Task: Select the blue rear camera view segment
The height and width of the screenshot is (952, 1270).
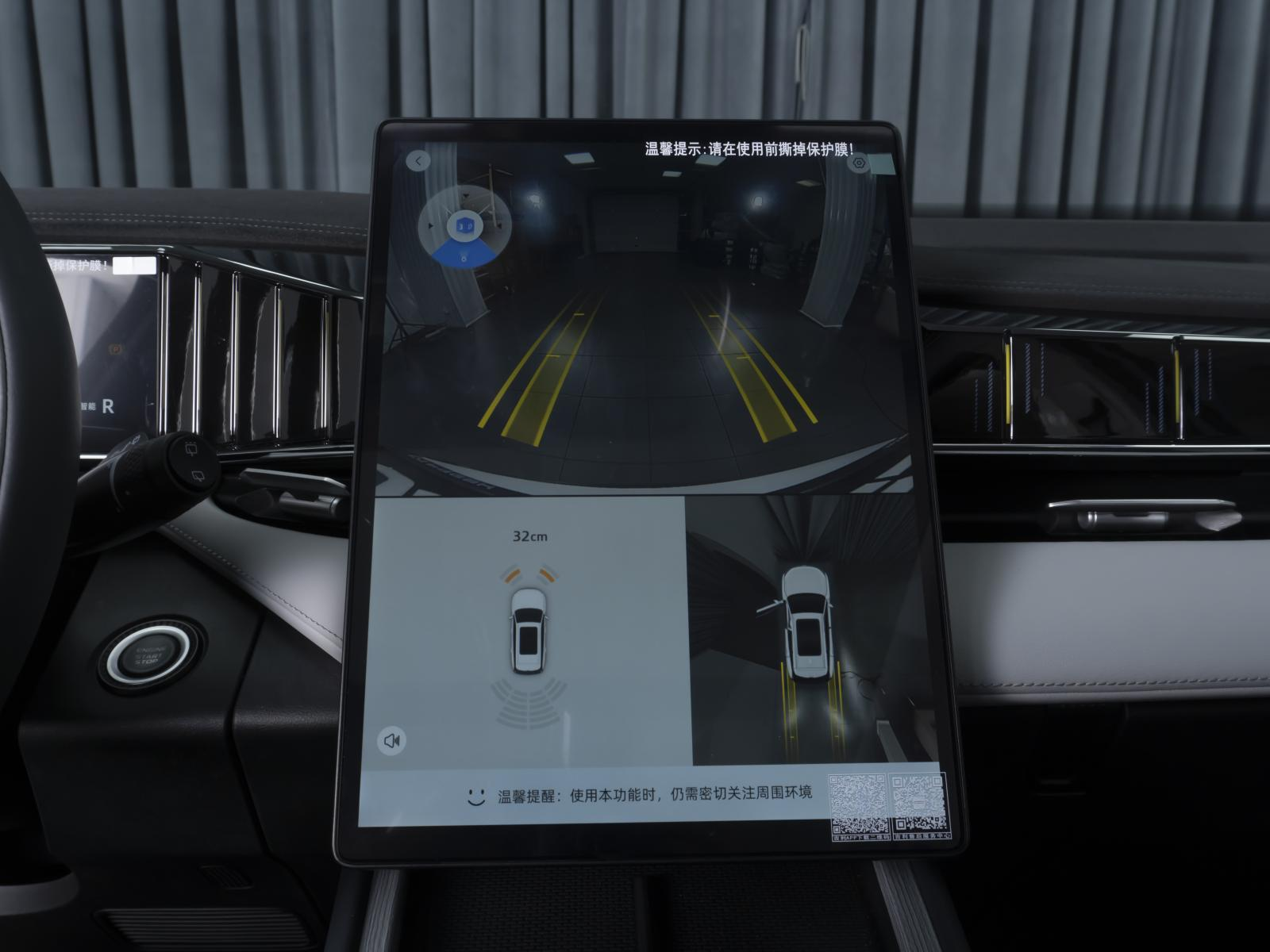Action: (x=464, y=255)
